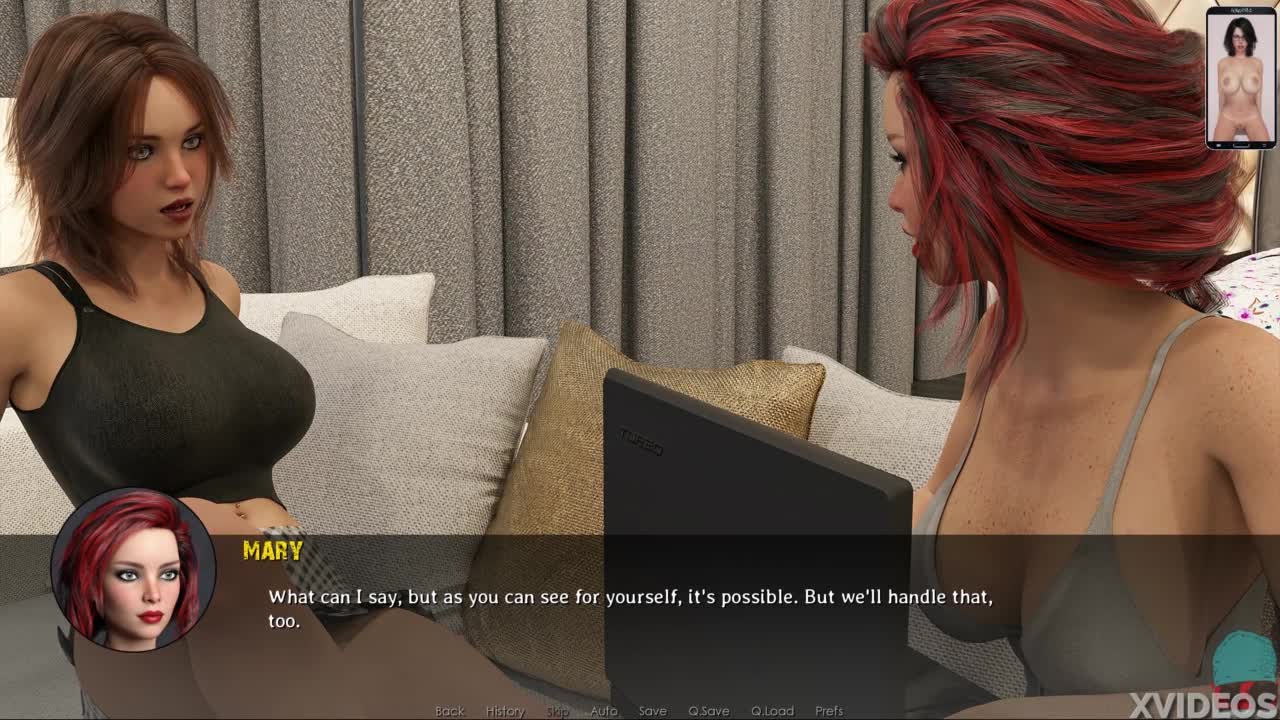Open the phone icon in top corner

click(1240, 78)
